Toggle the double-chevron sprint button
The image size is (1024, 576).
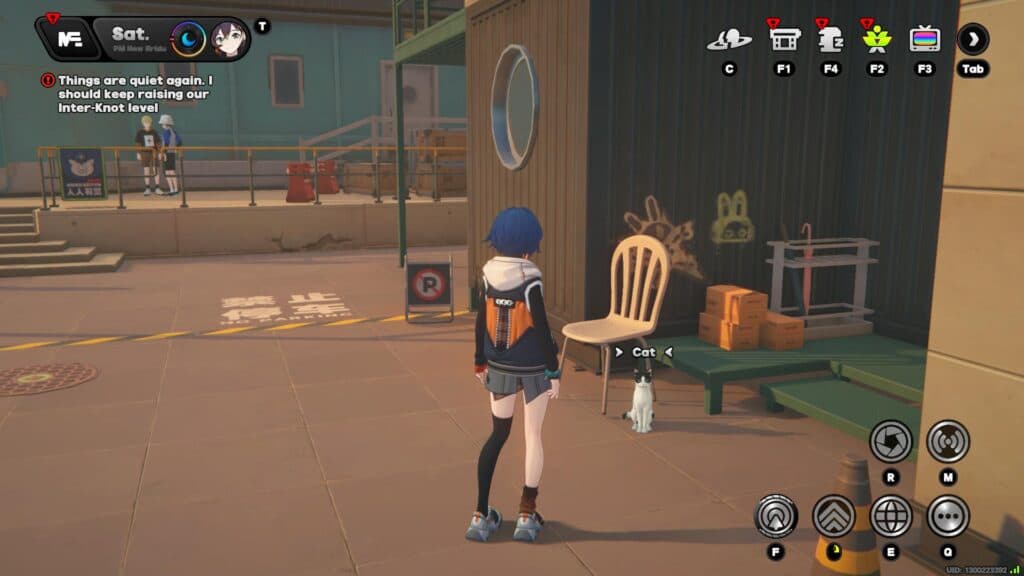[x=833, y=515]
